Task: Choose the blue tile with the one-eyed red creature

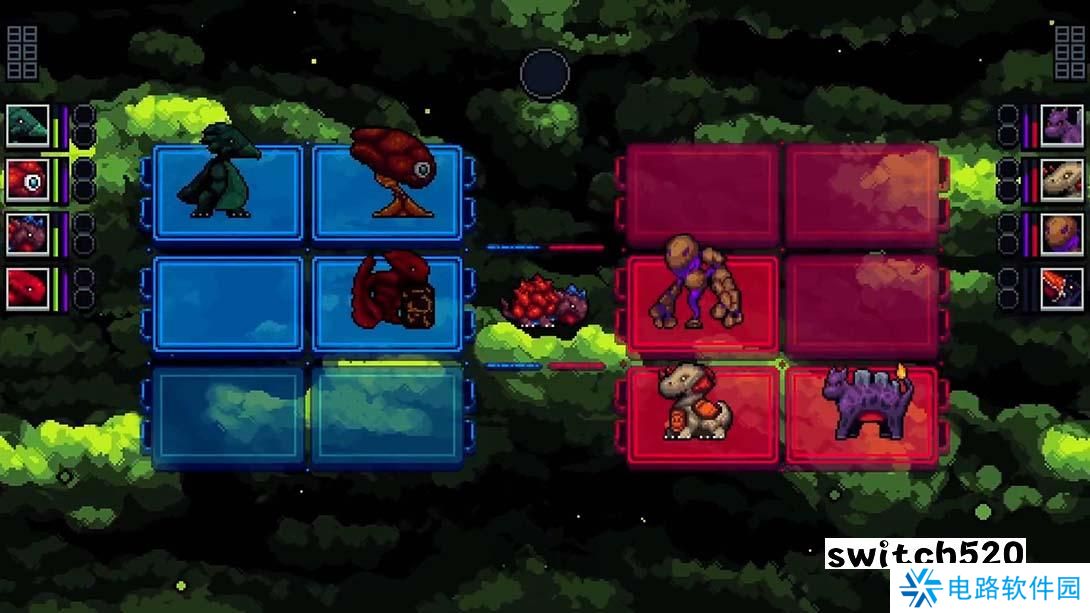Action: pos(388,193)
